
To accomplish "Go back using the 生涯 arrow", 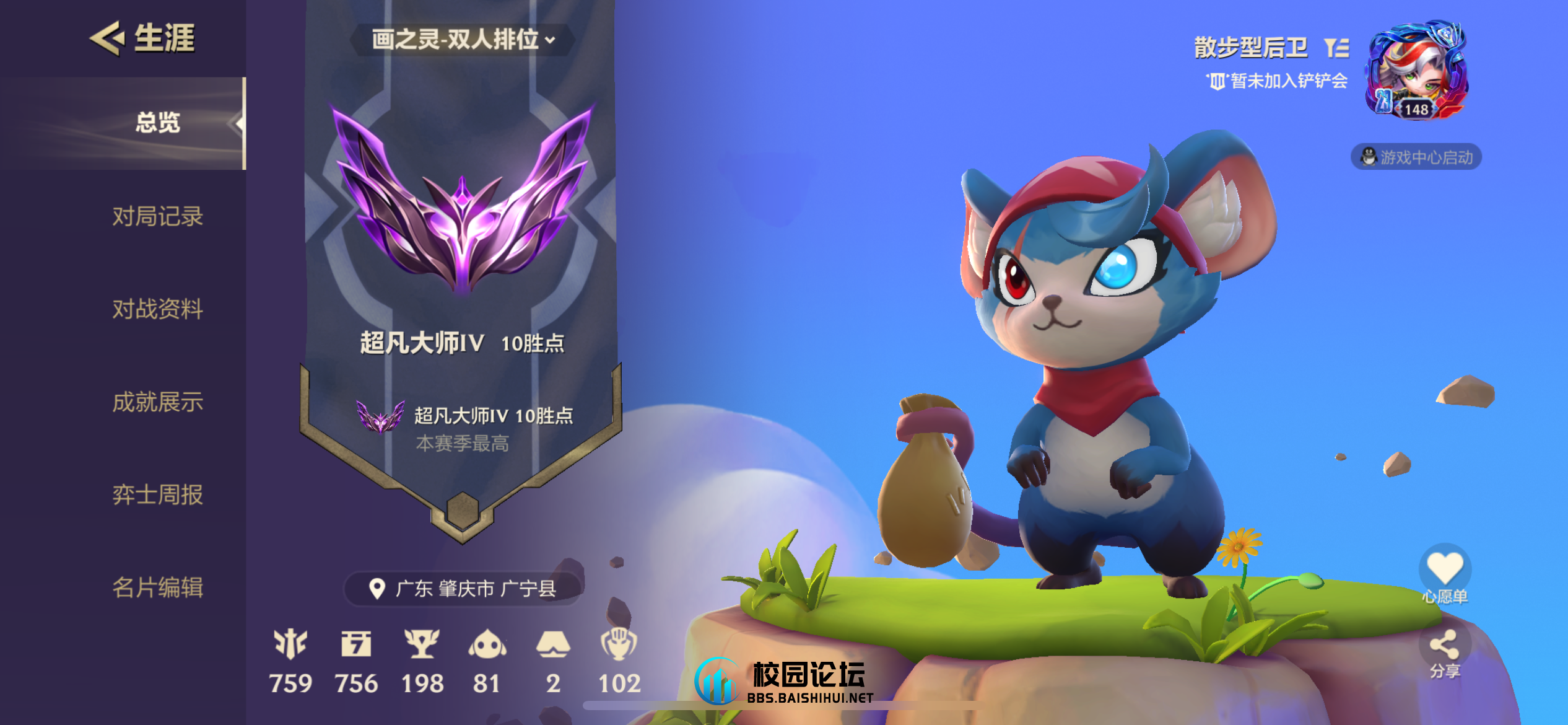I will (x=107, y=38).
